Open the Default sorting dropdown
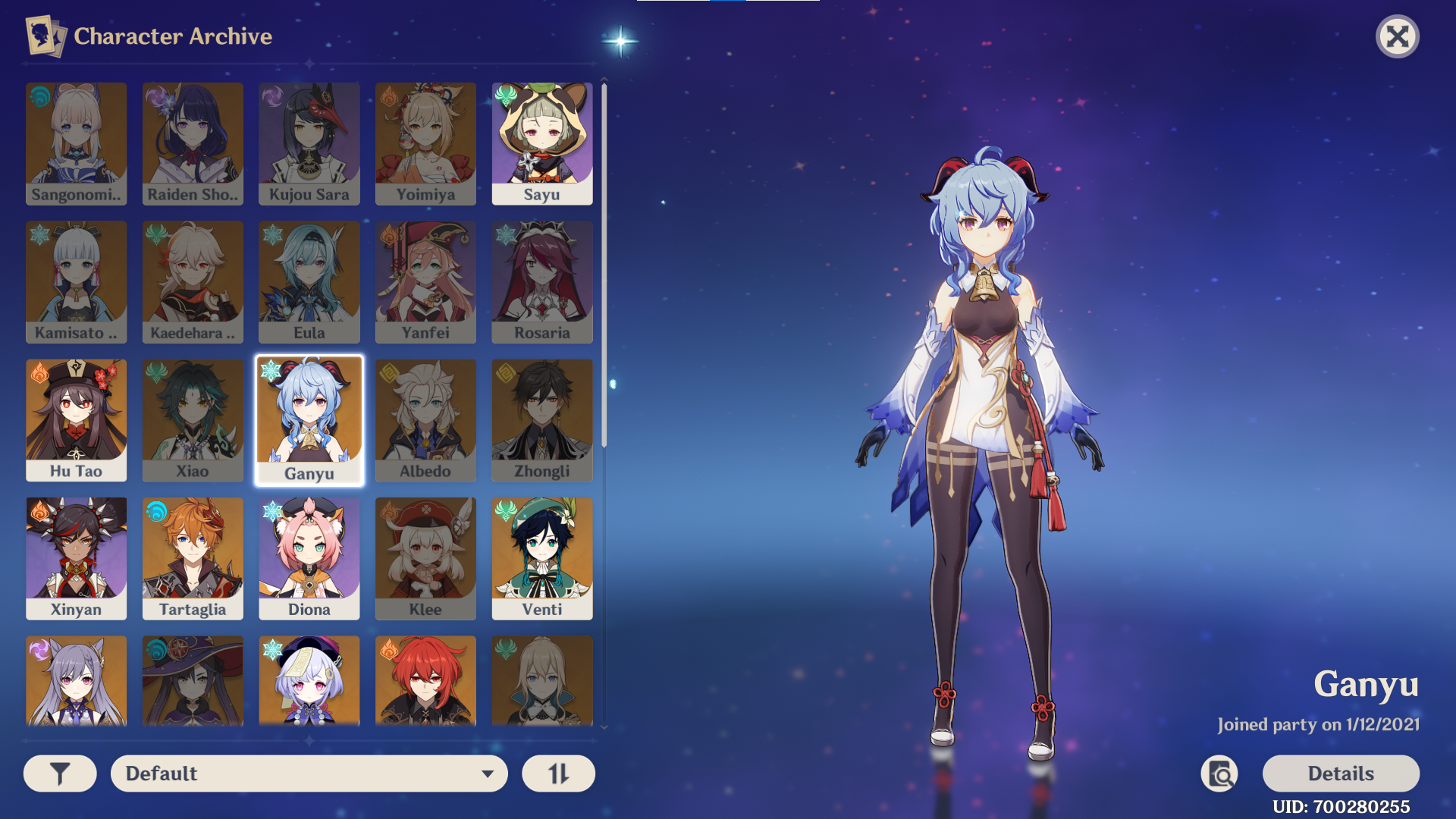The image size is (1456, 819). [x=309, y=773]
